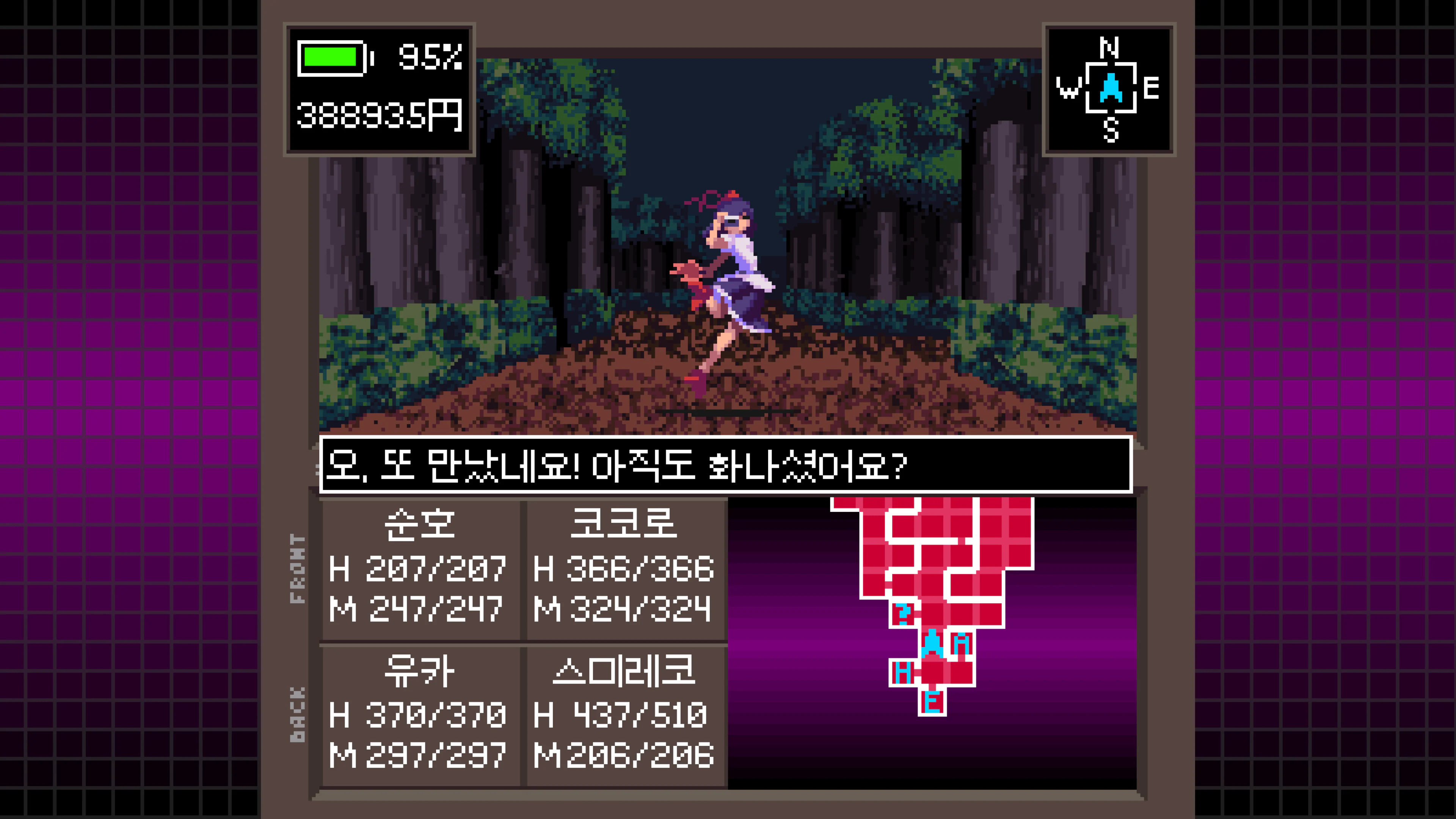Select the blue player arrow on the minimap
The image size is (1456, 819).
[x=933, y=643]
